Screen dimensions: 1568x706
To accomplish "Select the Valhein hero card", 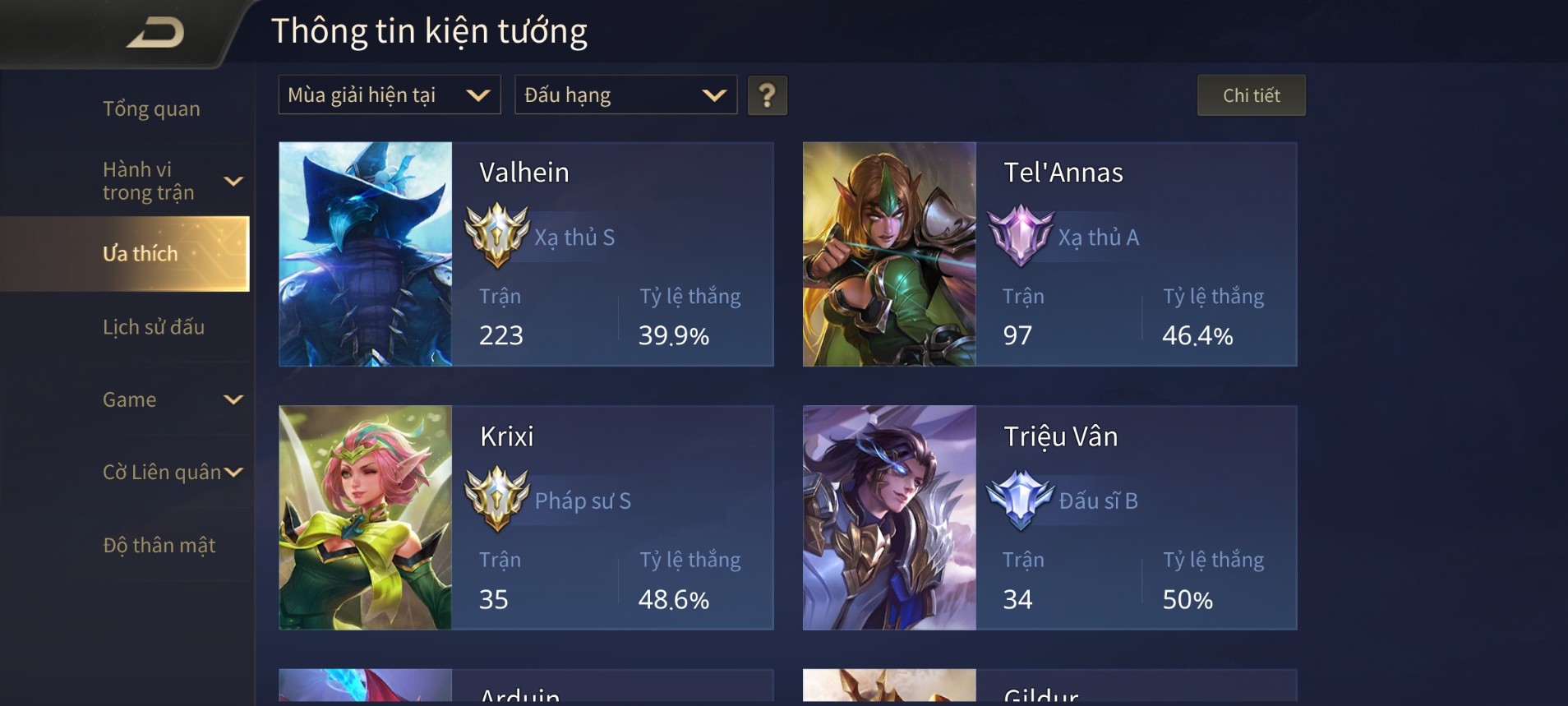I will click(526, 254).
